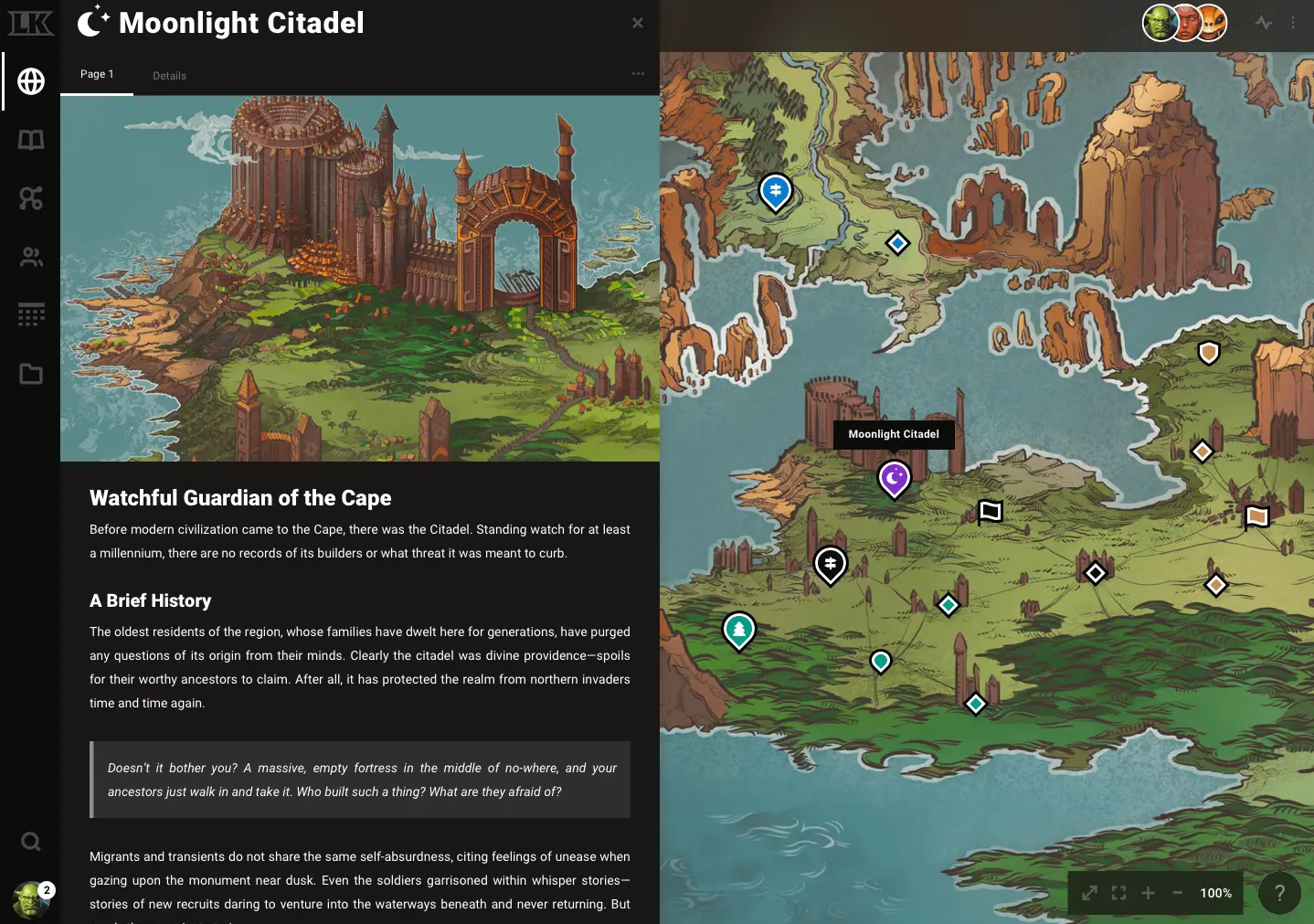Screen dimensions: 1314x924
Task: Select the Moonlight Citadel map marker
Action: pos(894,478)
